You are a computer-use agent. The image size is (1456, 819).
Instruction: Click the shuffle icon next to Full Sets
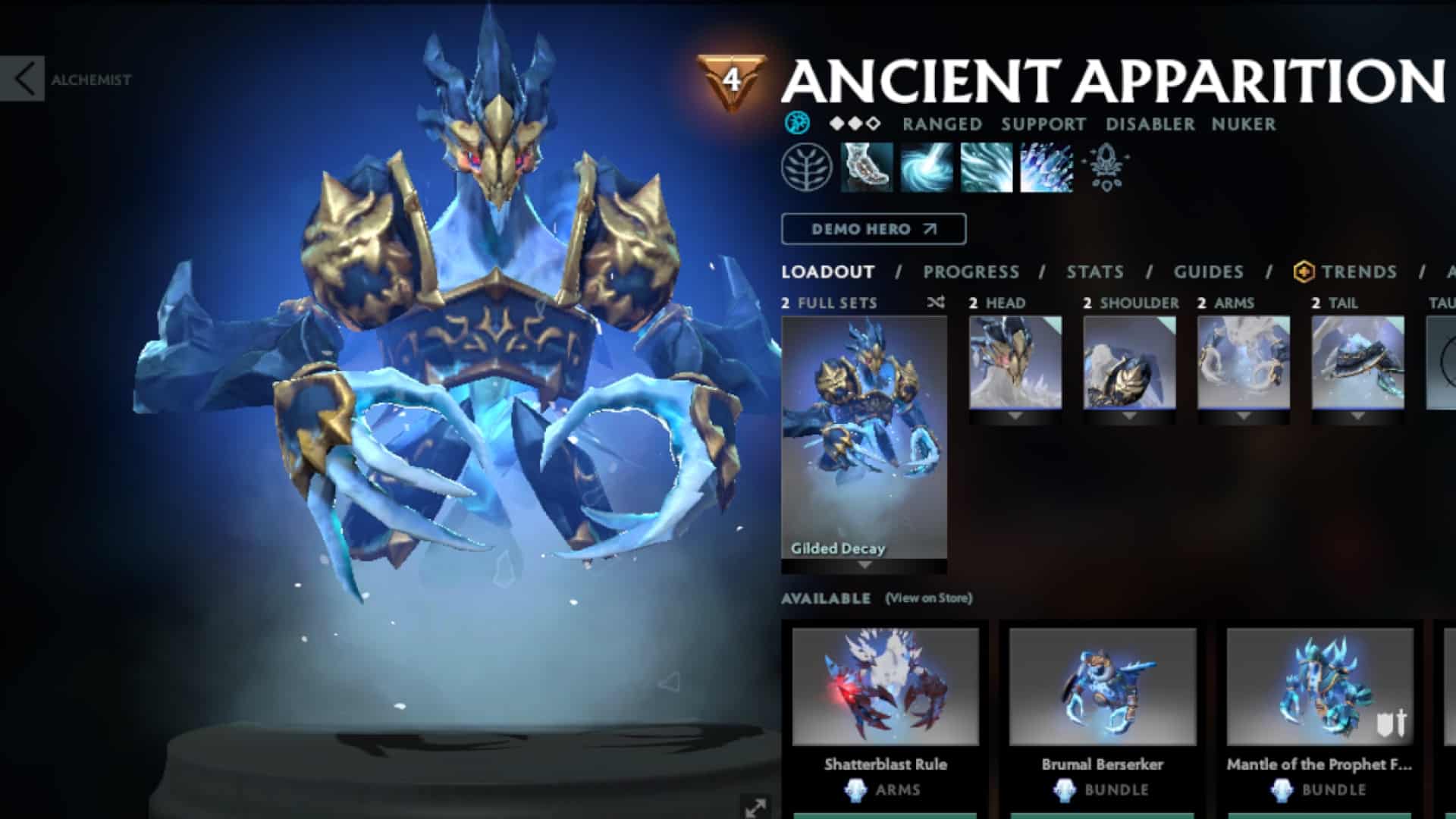937,302
